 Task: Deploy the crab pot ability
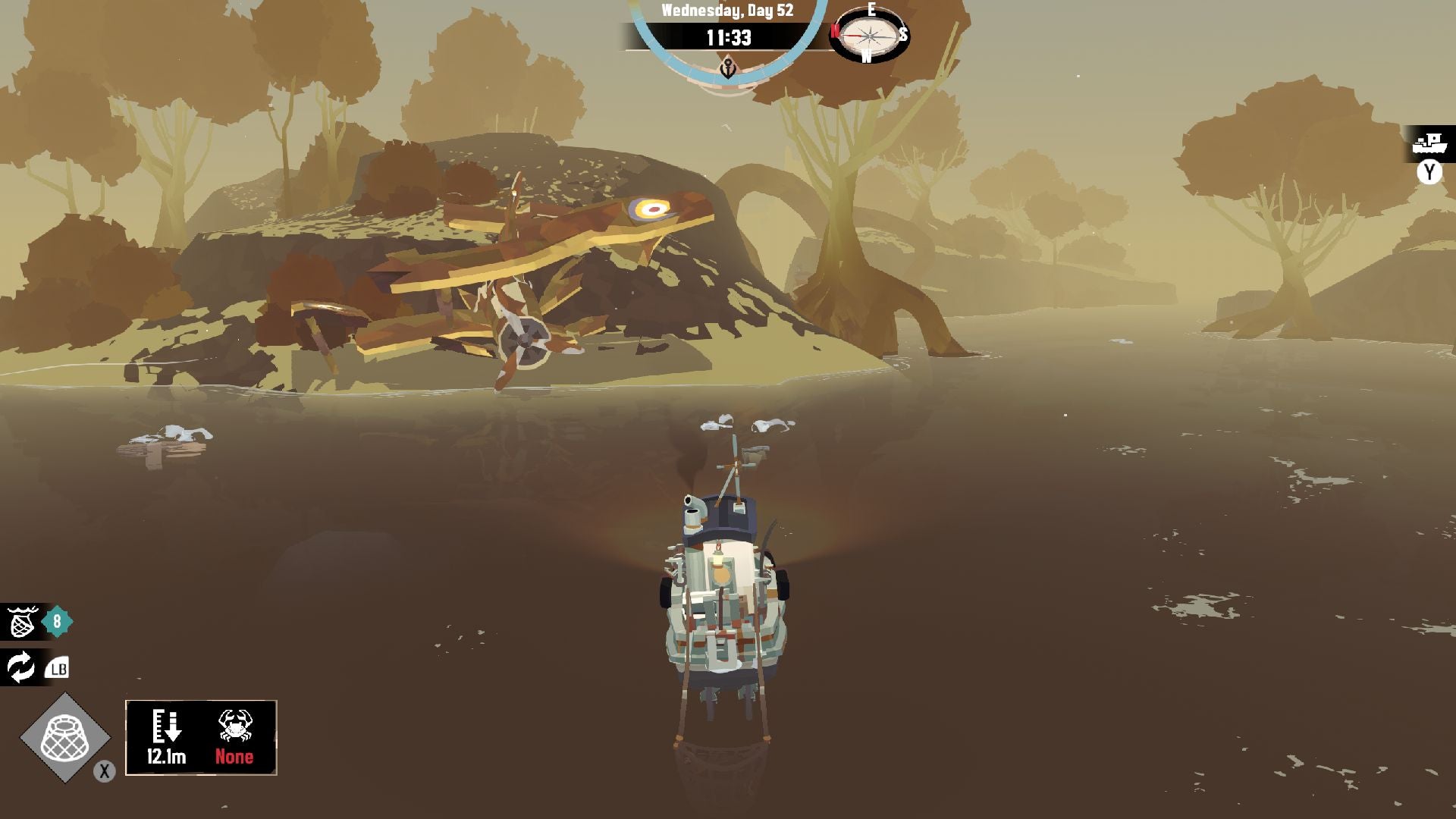[x=65, y=738]
